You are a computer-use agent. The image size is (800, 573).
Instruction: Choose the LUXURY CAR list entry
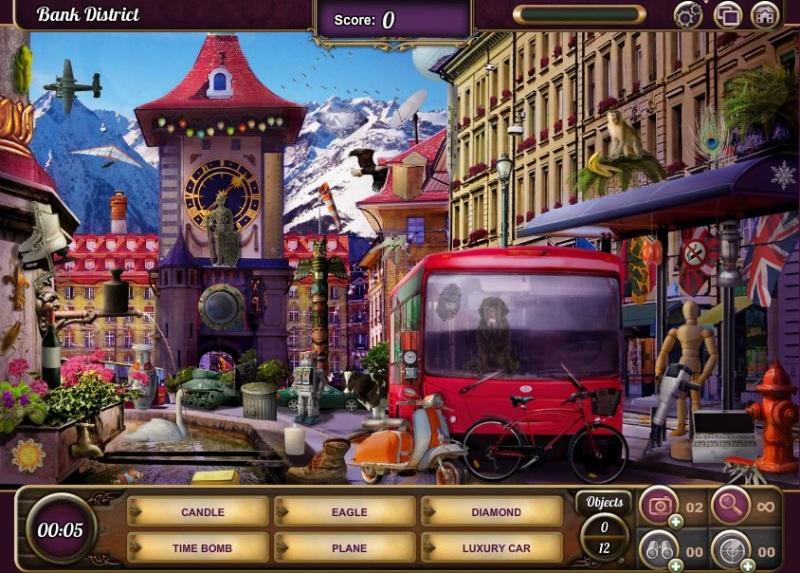[x=496, y=548]
